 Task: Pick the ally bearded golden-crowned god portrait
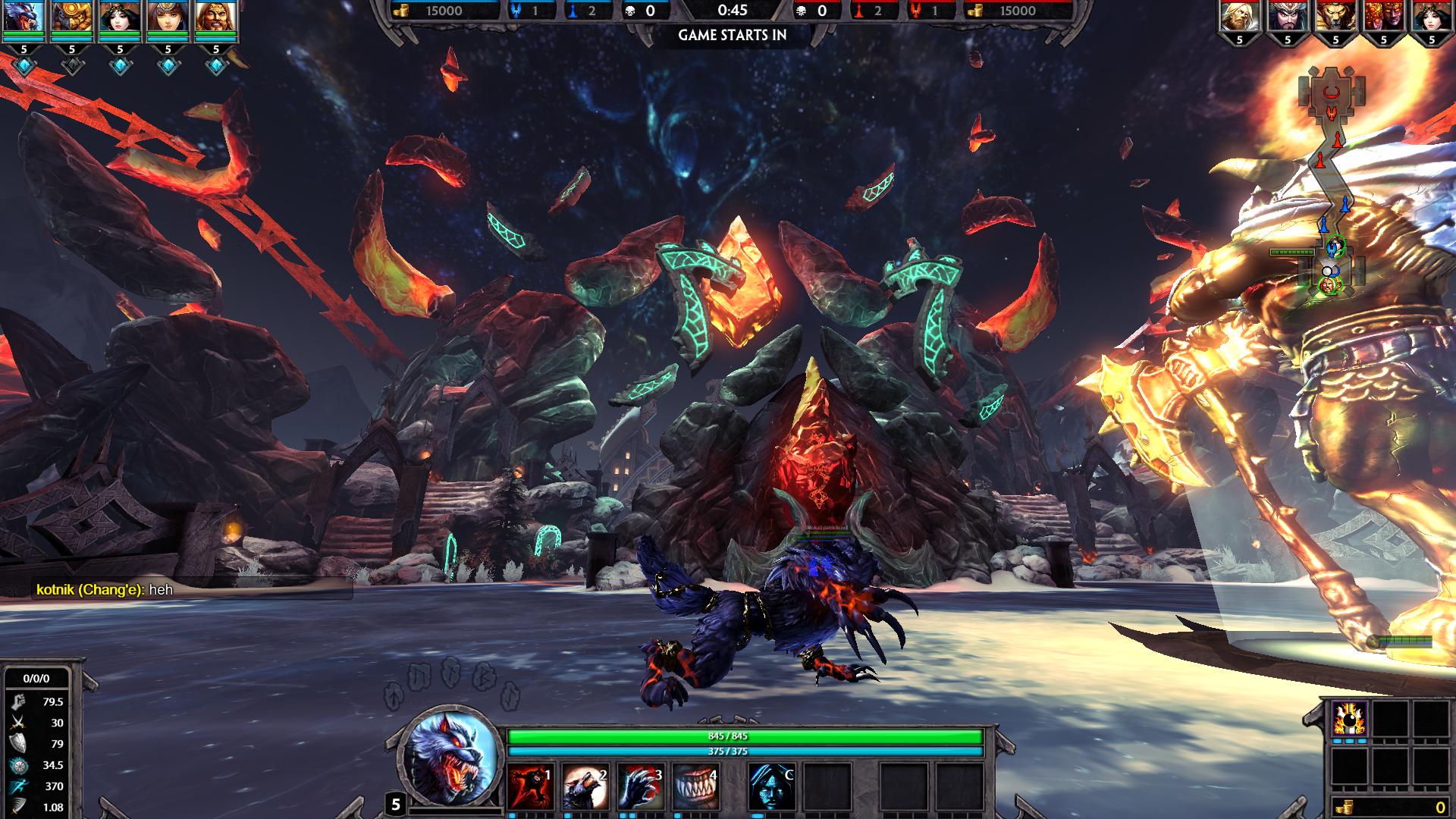click(x=215, y=17)
